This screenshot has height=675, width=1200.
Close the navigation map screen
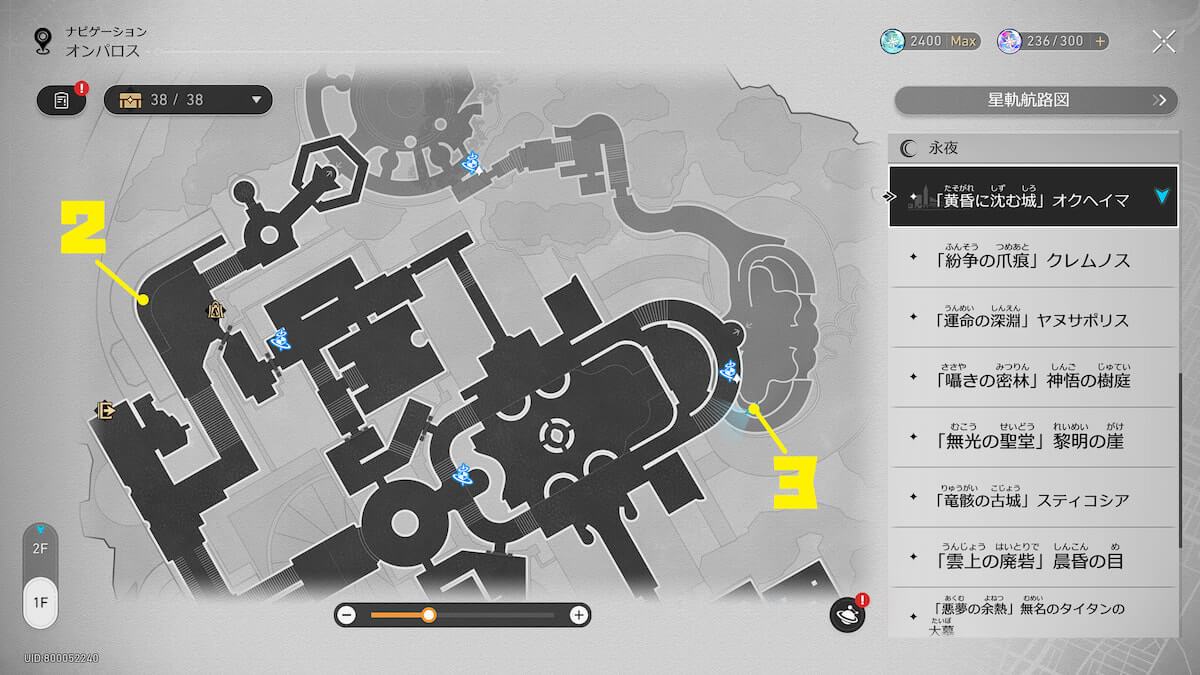click(x=1163, y=41)
